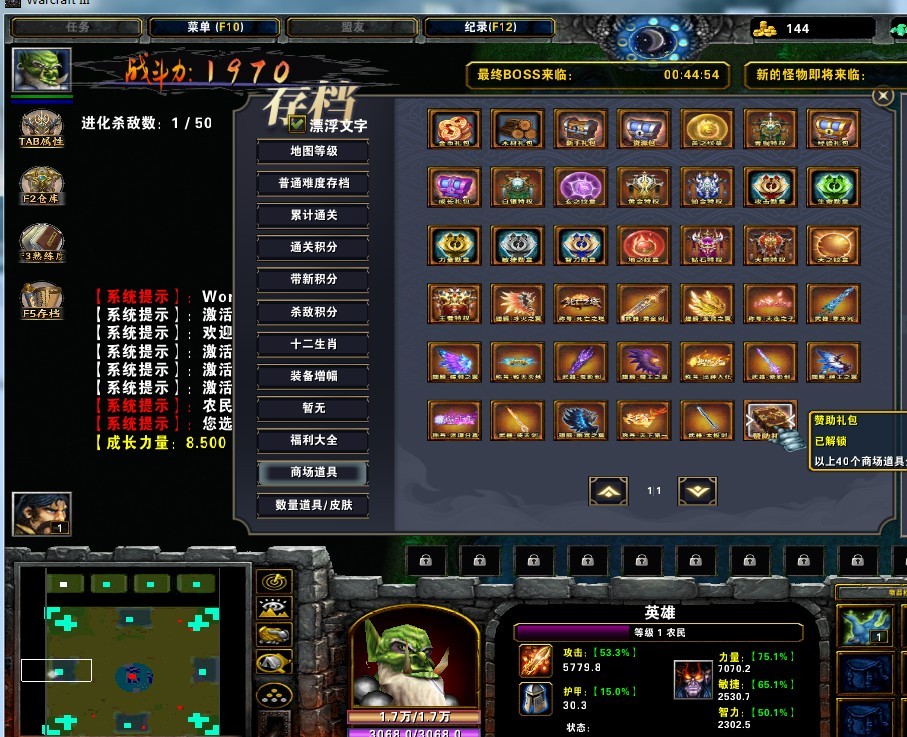Select the 金币礼包 gold coin icon

pyautogui.click(x=453, y=130)
